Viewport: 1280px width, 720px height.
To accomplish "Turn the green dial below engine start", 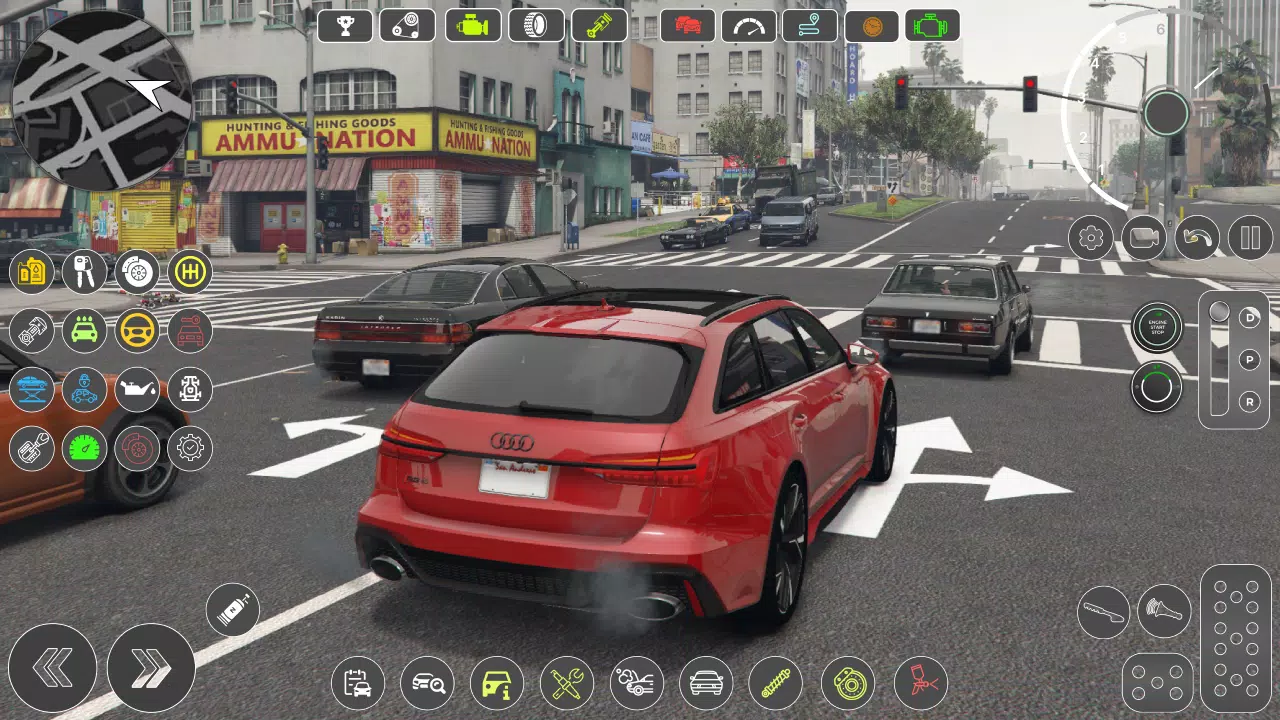I will point(1157,387).
